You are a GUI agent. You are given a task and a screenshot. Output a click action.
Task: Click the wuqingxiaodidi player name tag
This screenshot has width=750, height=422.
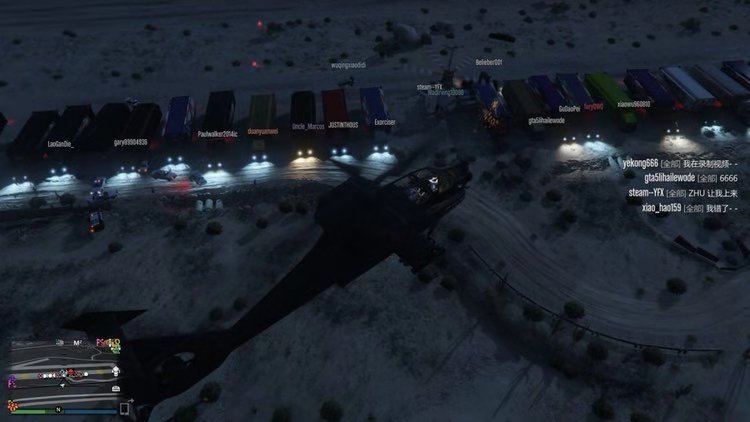click(348, 65)
